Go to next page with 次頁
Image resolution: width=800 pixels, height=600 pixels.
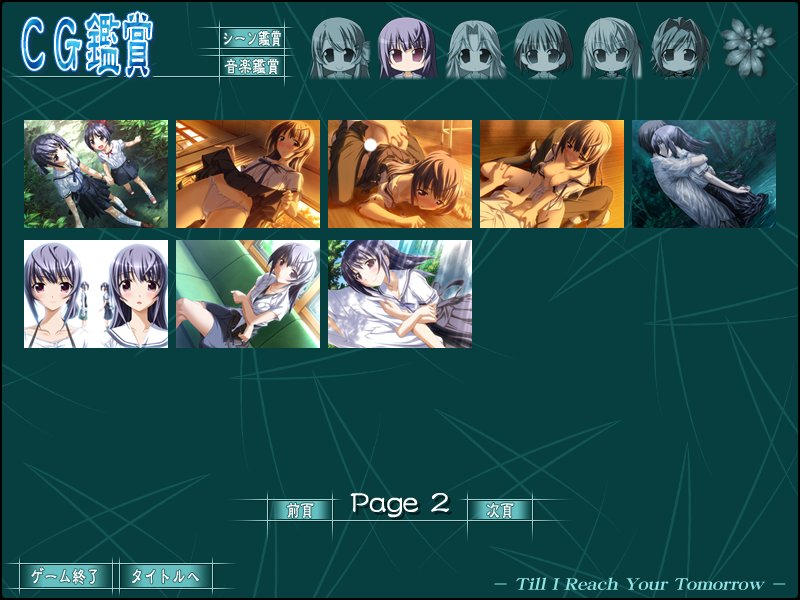pos(499,510)
